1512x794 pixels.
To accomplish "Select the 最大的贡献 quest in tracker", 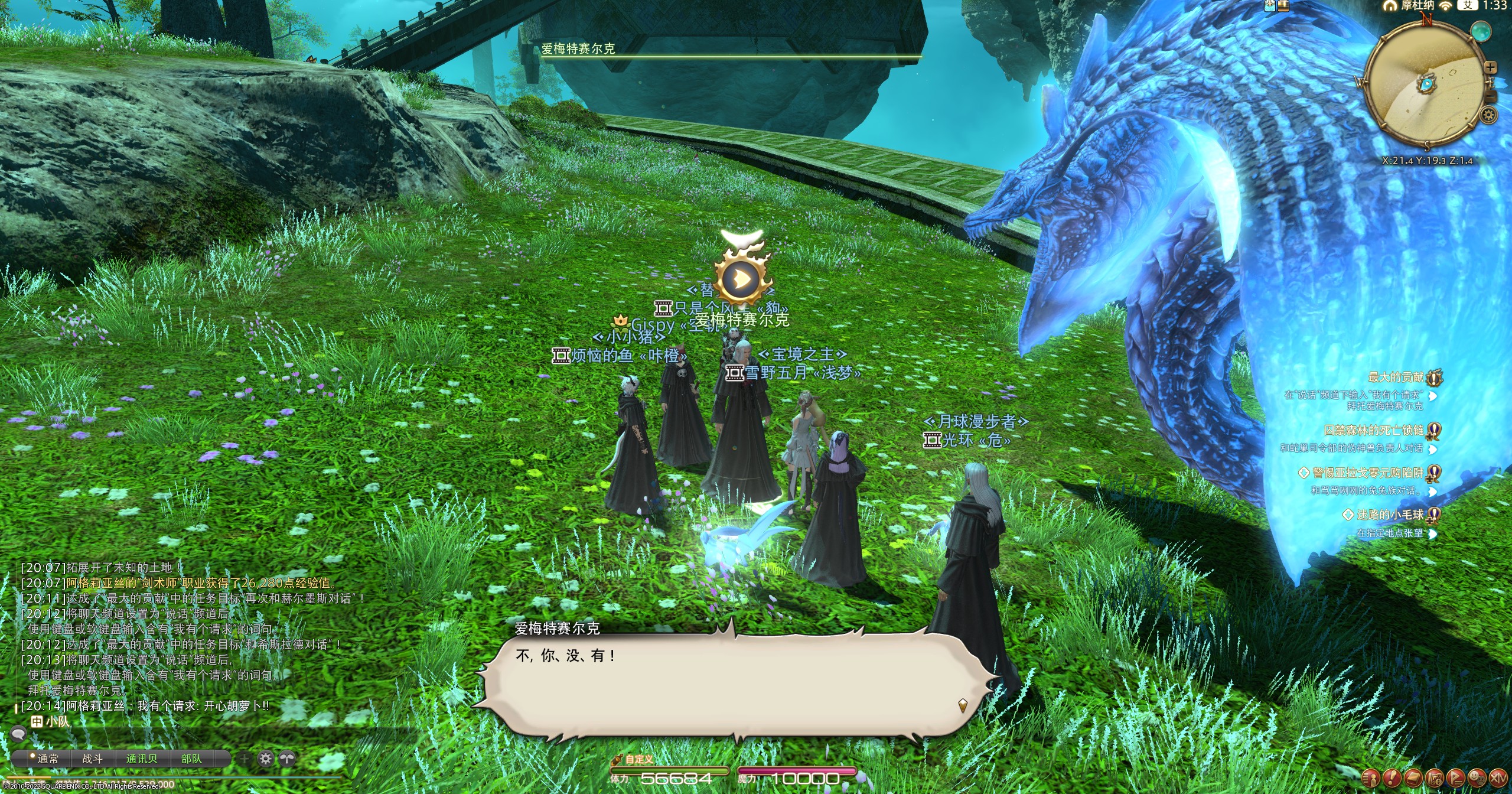I will (x=1396, y=377).
